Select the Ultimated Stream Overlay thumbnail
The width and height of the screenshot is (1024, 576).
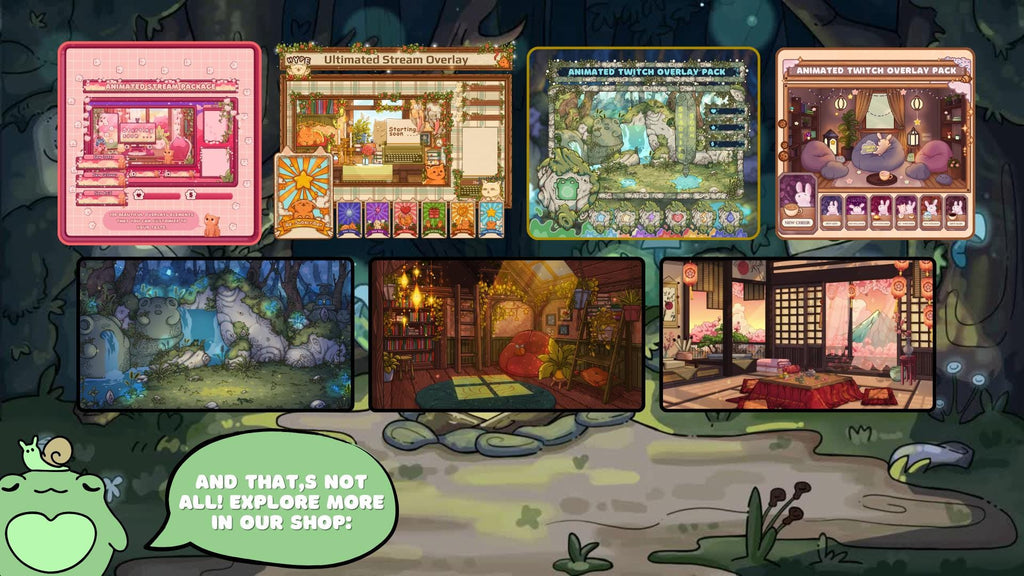pos(394,141)
